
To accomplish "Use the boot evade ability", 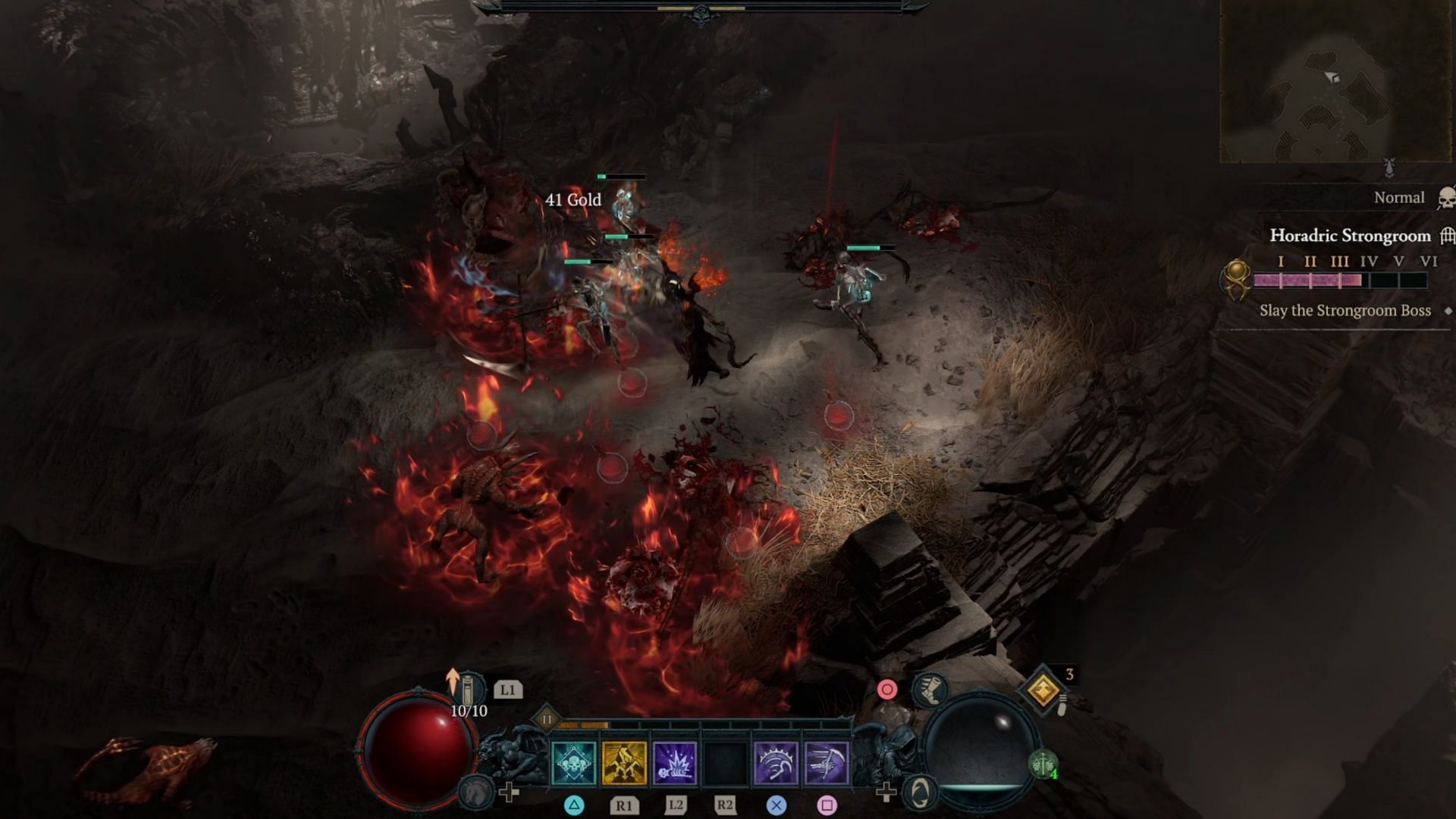I will [930, 689].
